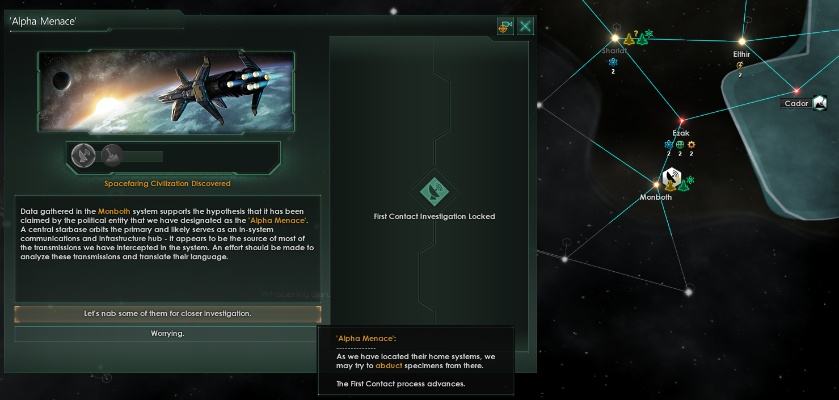This screenshot has width=839, height=400.
Task: Click the Cador system name tag
Action: pyautogui.click(x=797, y=103)
